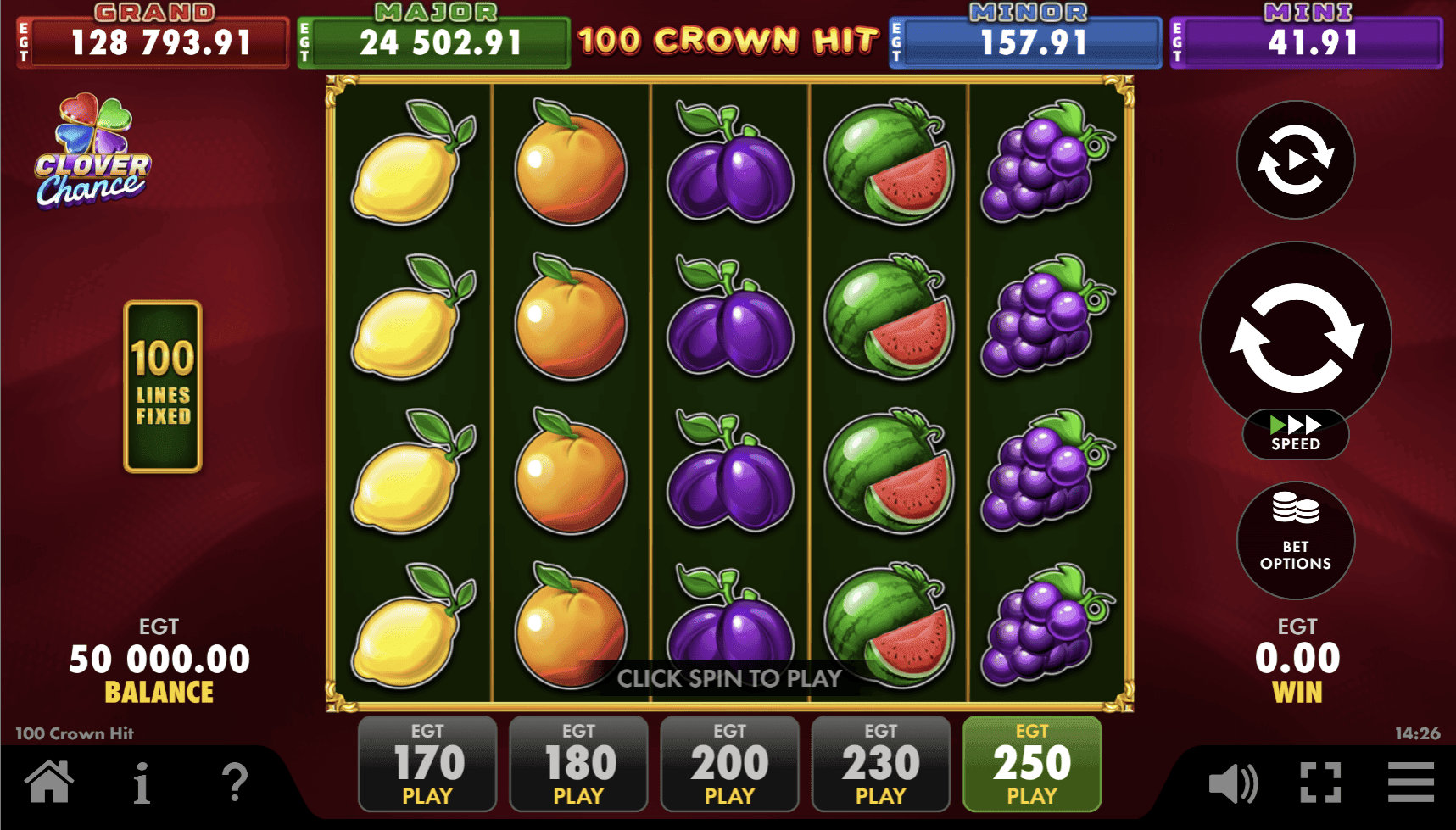Open the game information icon
Screen dimensions: 1456x830
point(141,786)
